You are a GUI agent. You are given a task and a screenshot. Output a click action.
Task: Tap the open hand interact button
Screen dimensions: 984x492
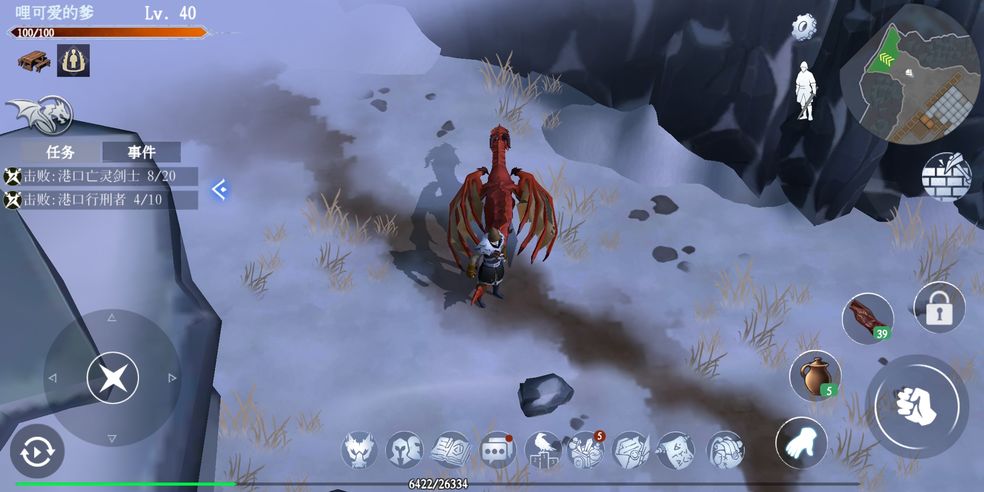click(801, 442)
